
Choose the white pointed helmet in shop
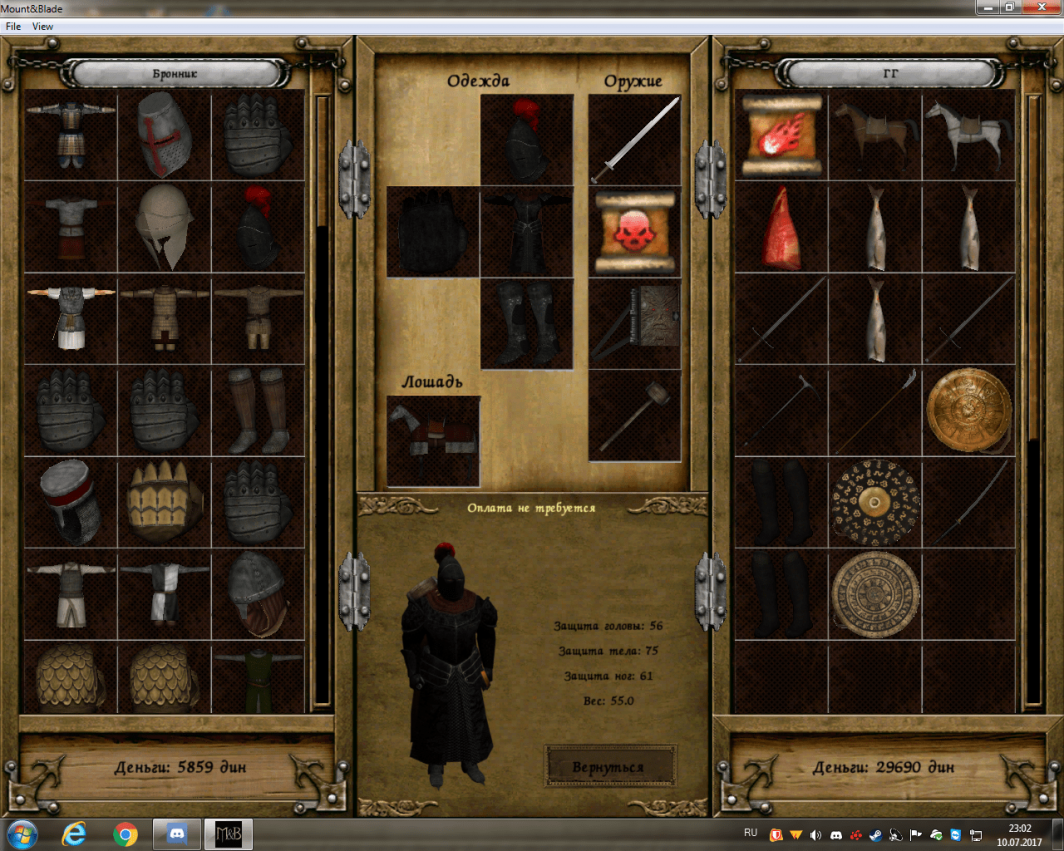point(164,227)
